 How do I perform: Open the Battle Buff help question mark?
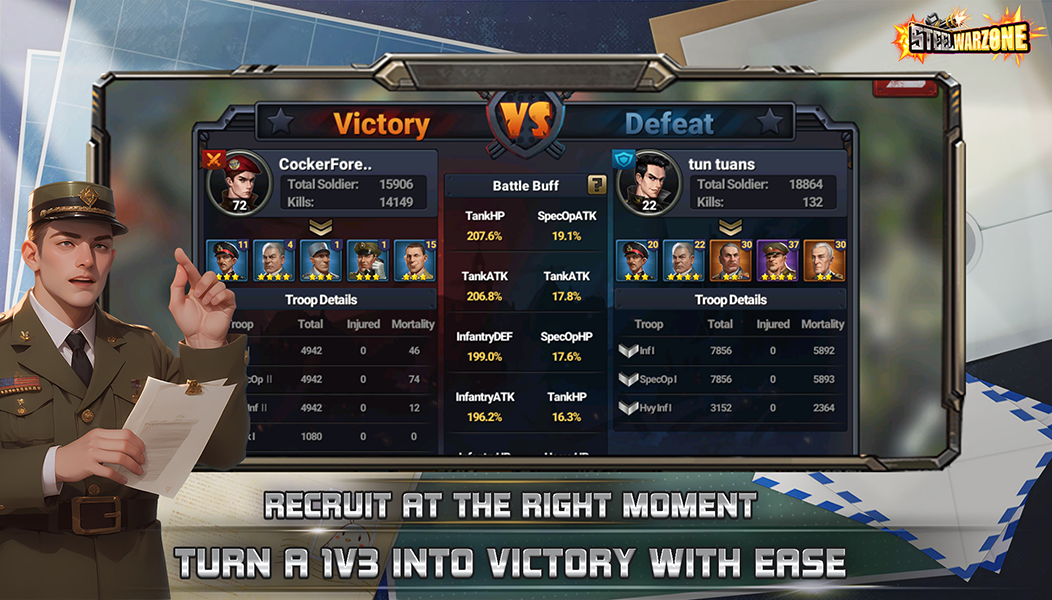point(597,185)
